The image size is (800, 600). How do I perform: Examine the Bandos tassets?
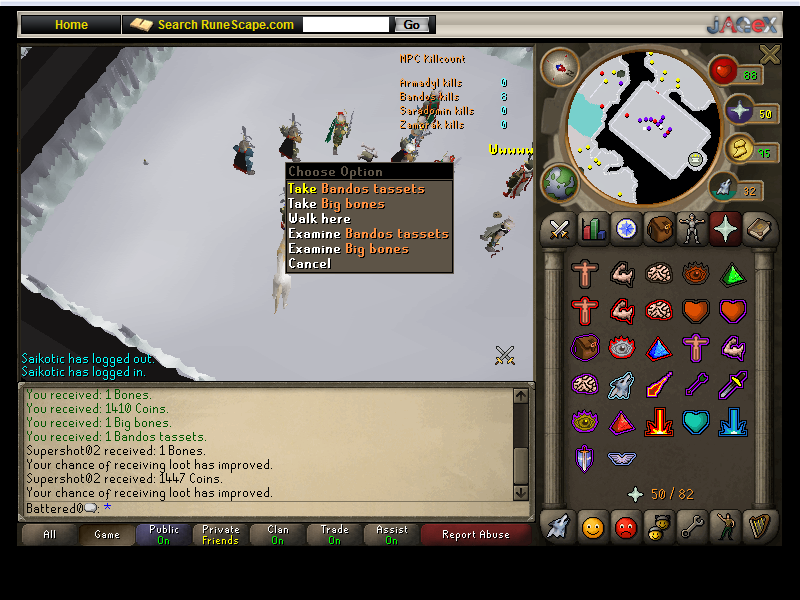point(368,234)
